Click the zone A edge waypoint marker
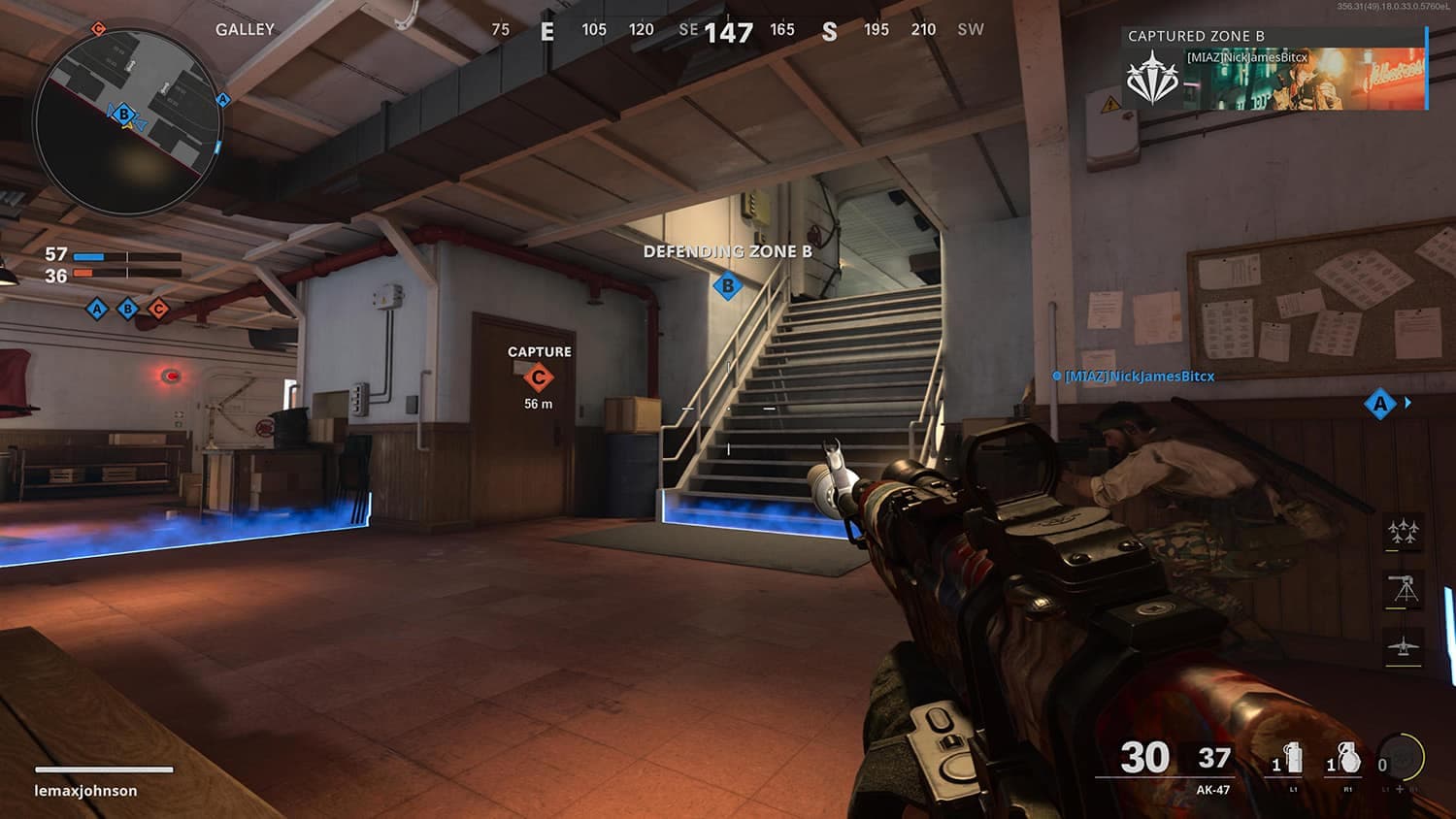The width and height of the screenshot is (1456, 819). click(1380, 404)
